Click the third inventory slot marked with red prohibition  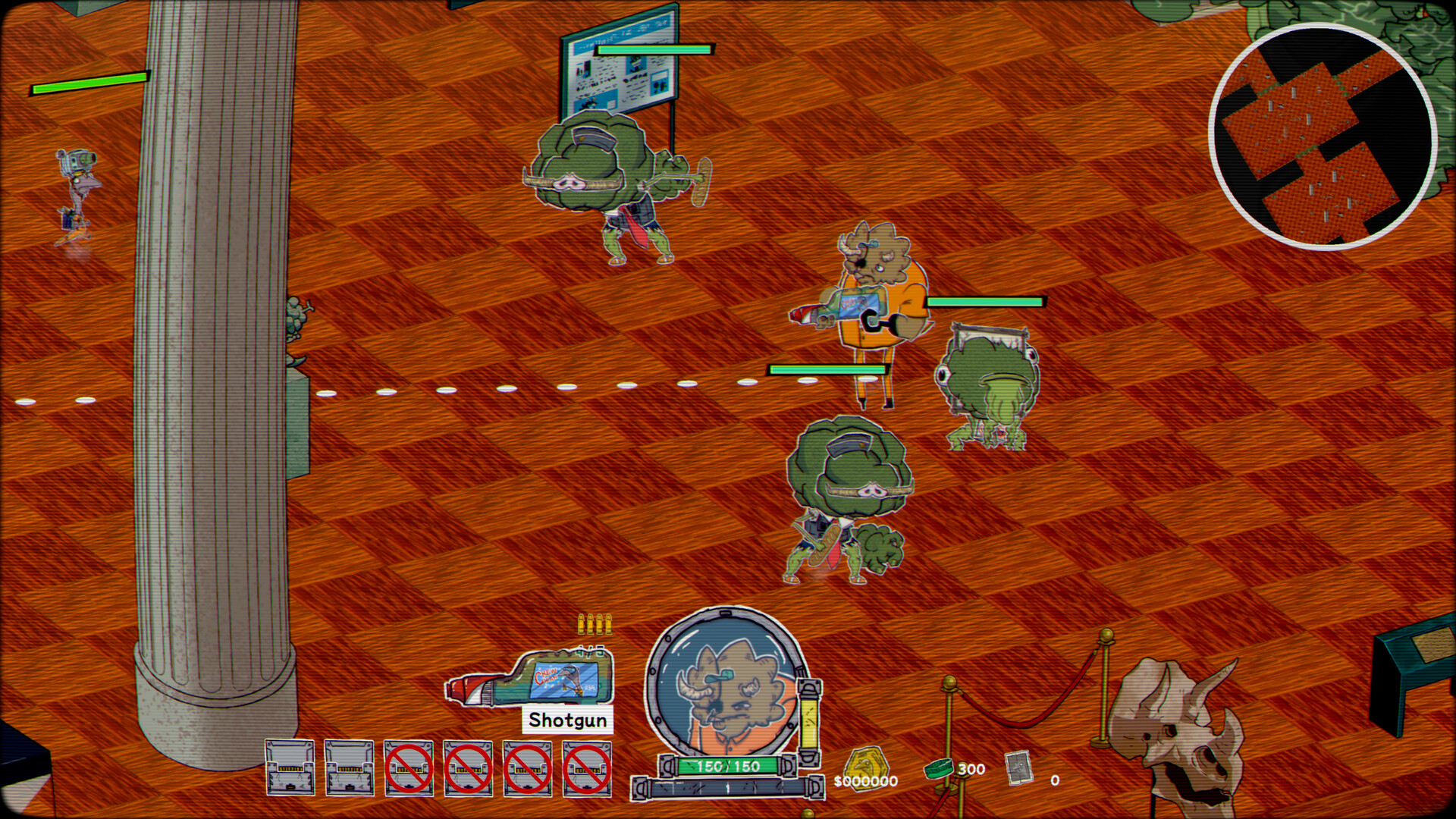pos(407,767)
